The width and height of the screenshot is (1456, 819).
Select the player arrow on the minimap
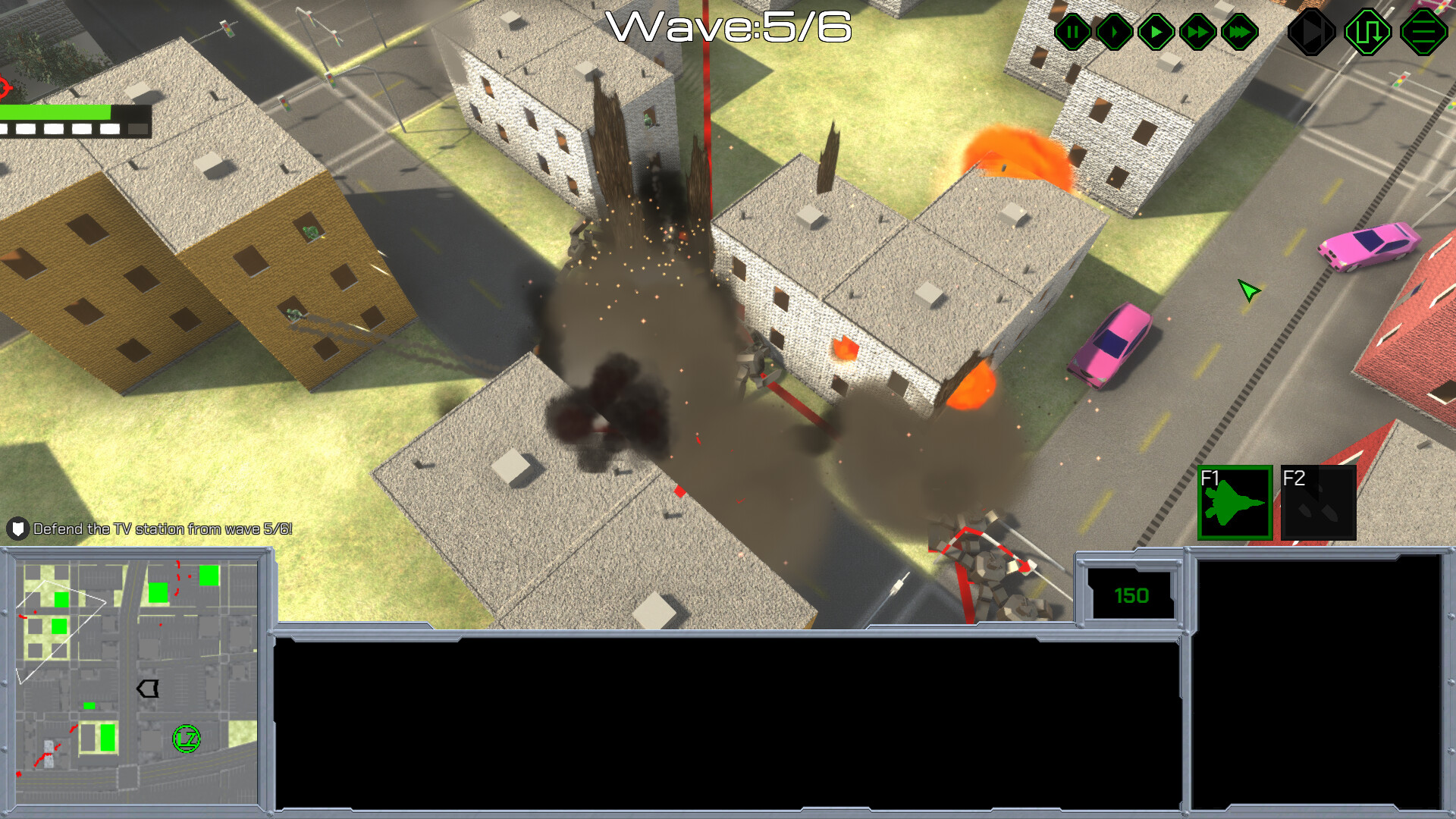click(x=146, y=689)
